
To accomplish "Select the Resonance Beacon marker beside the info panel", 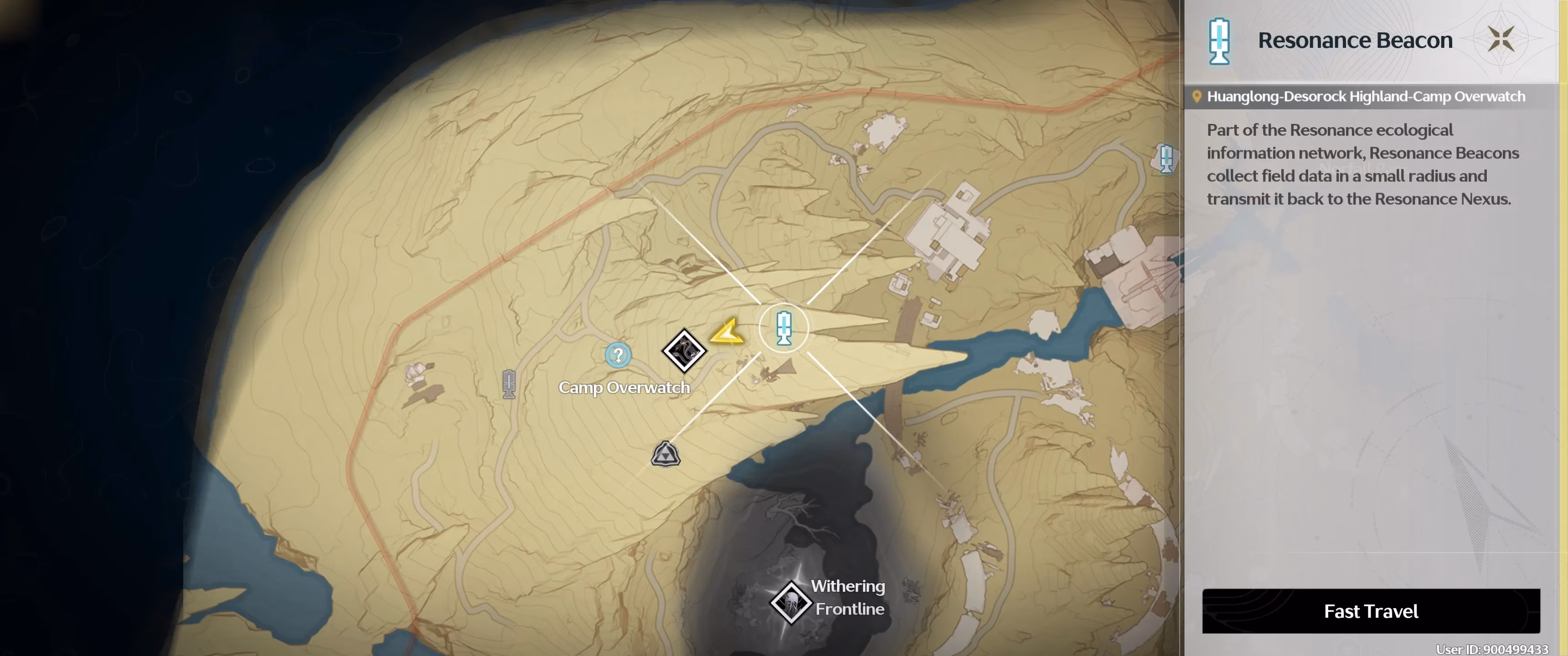I will coord(1166,159).
